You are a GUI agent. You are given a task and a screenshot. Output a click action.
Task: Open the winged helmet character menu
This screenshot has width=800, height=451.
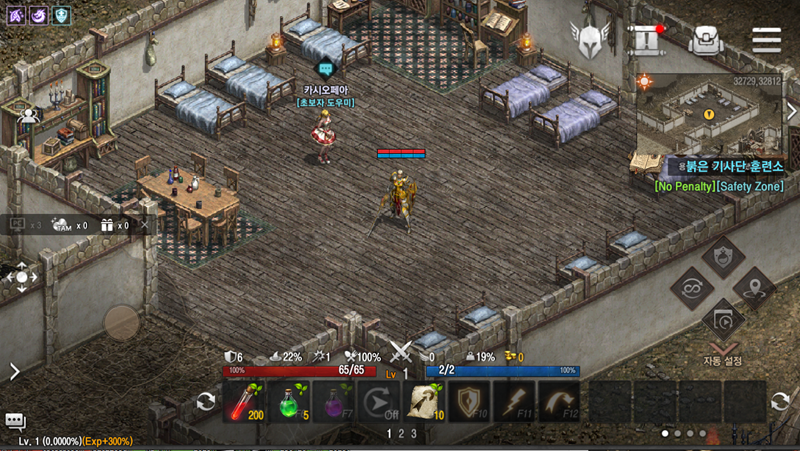tap(589, 40)
